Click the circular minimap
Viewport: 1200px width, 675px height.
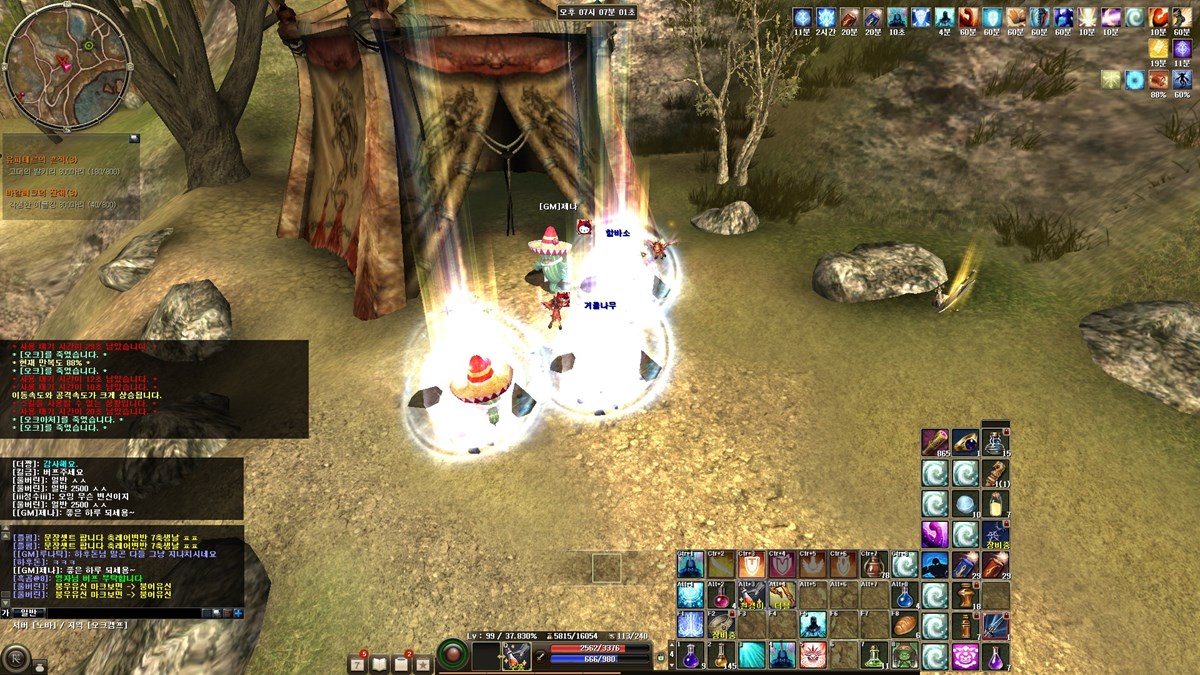tap(66, 66)
